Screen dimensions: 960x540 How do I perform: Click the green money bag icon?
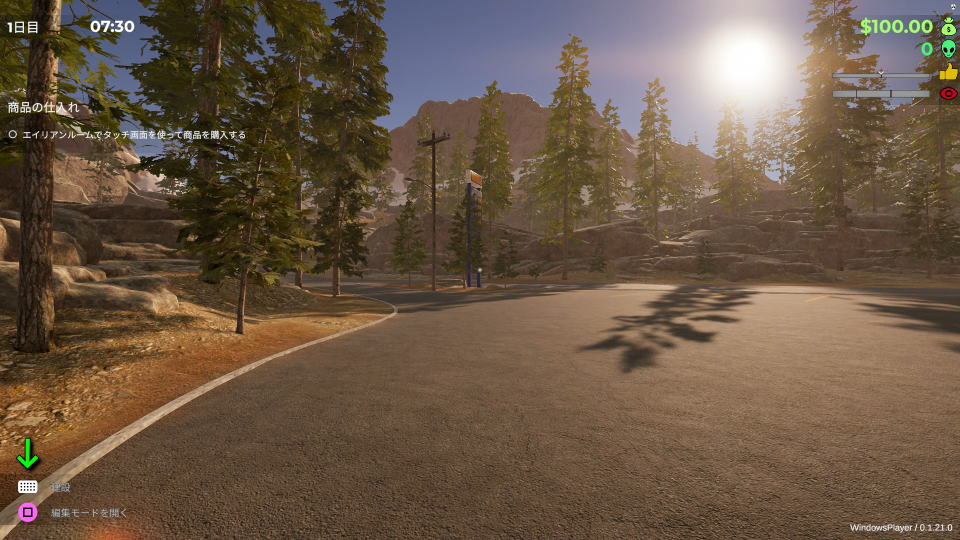pos(948,27)
